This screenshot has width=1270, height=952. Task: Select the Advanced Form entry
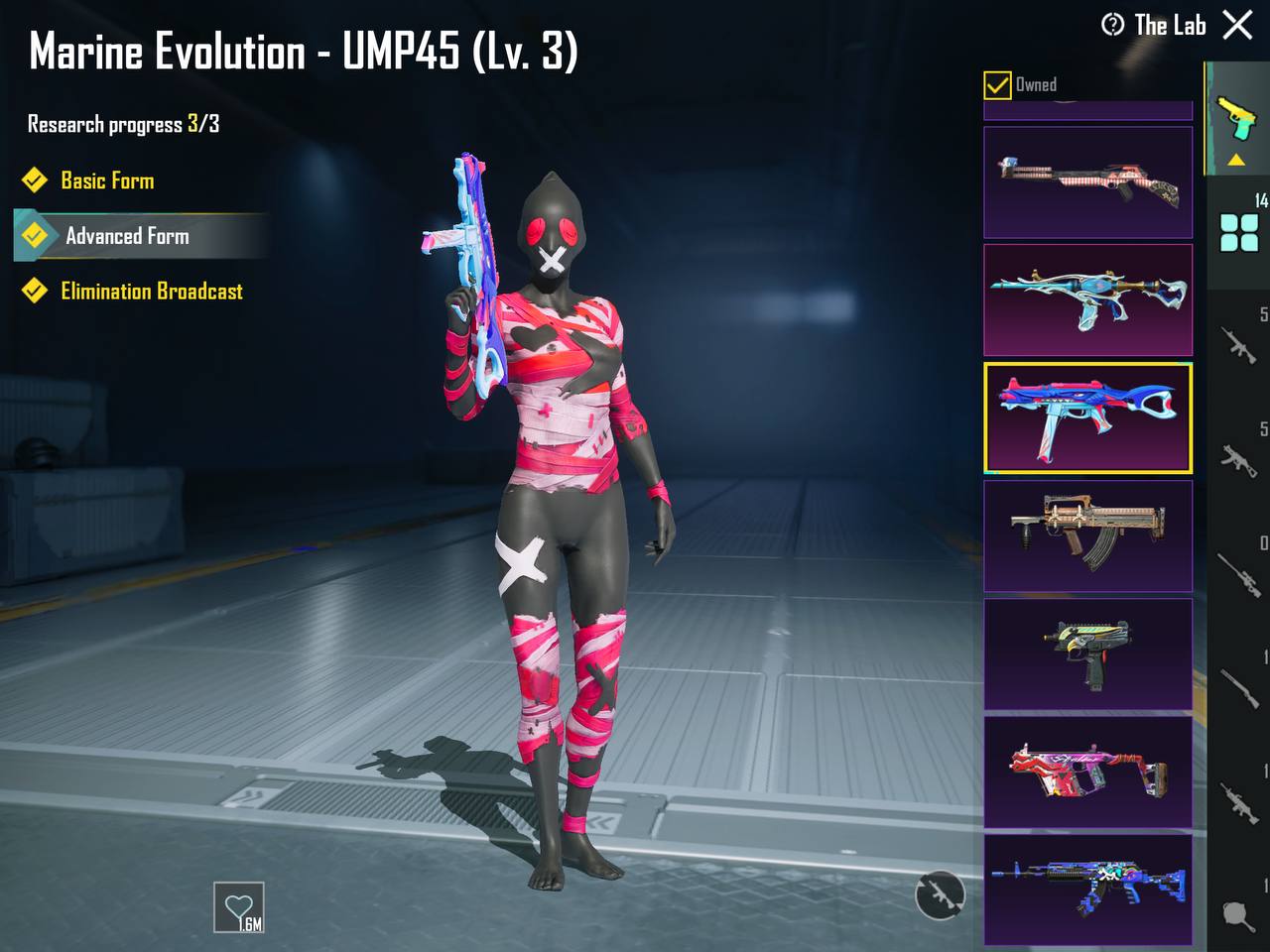click(x=127, y=236)
